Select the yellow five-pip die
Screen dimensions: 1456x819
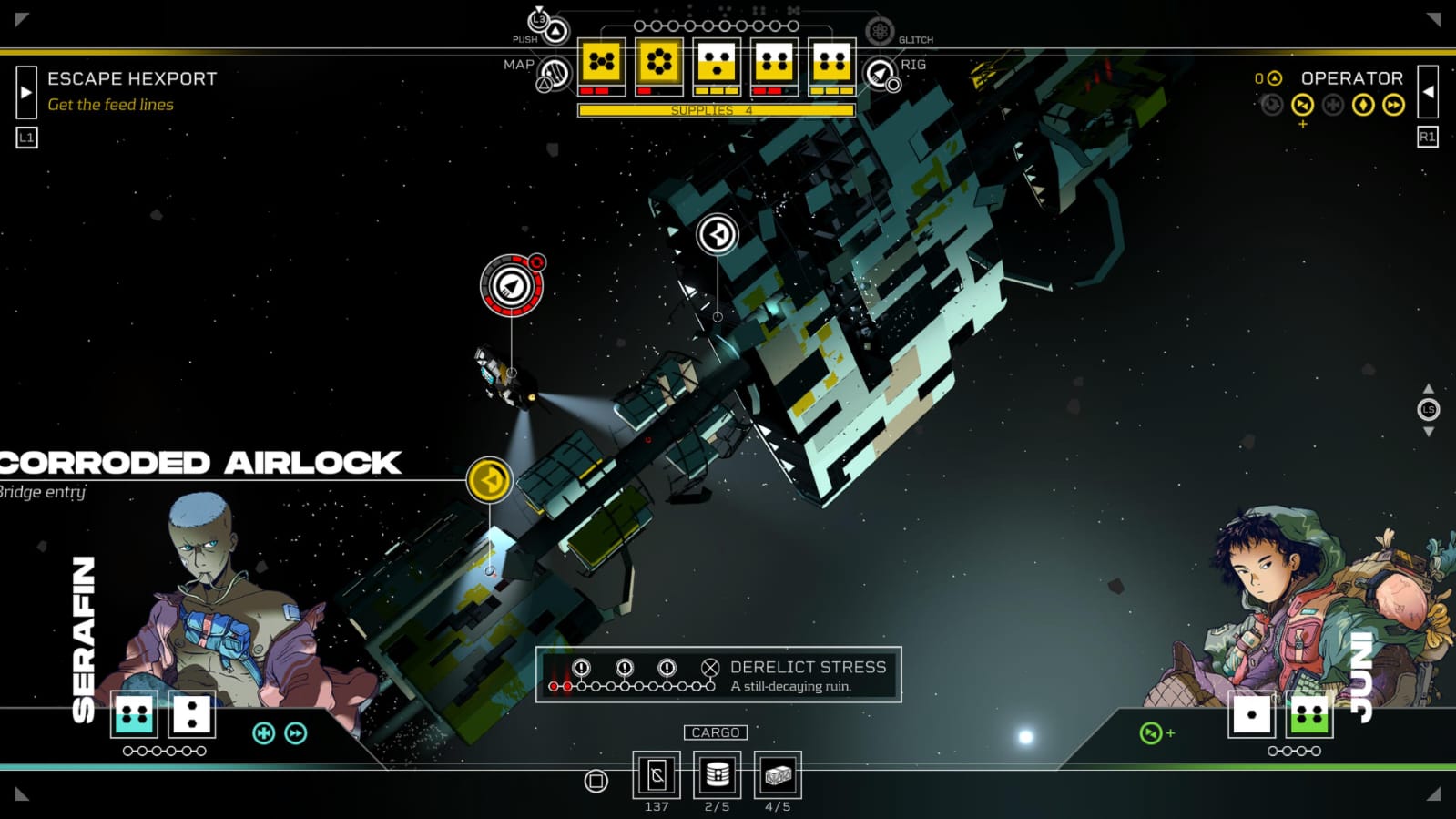click(x=602, y=62)
